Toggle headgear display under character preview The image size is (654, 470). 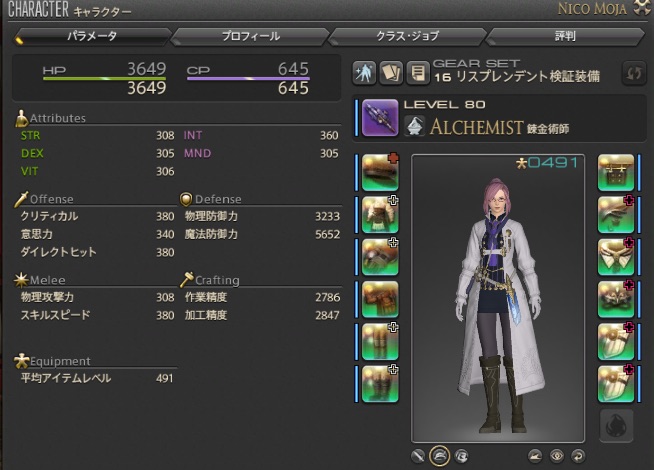439,455
